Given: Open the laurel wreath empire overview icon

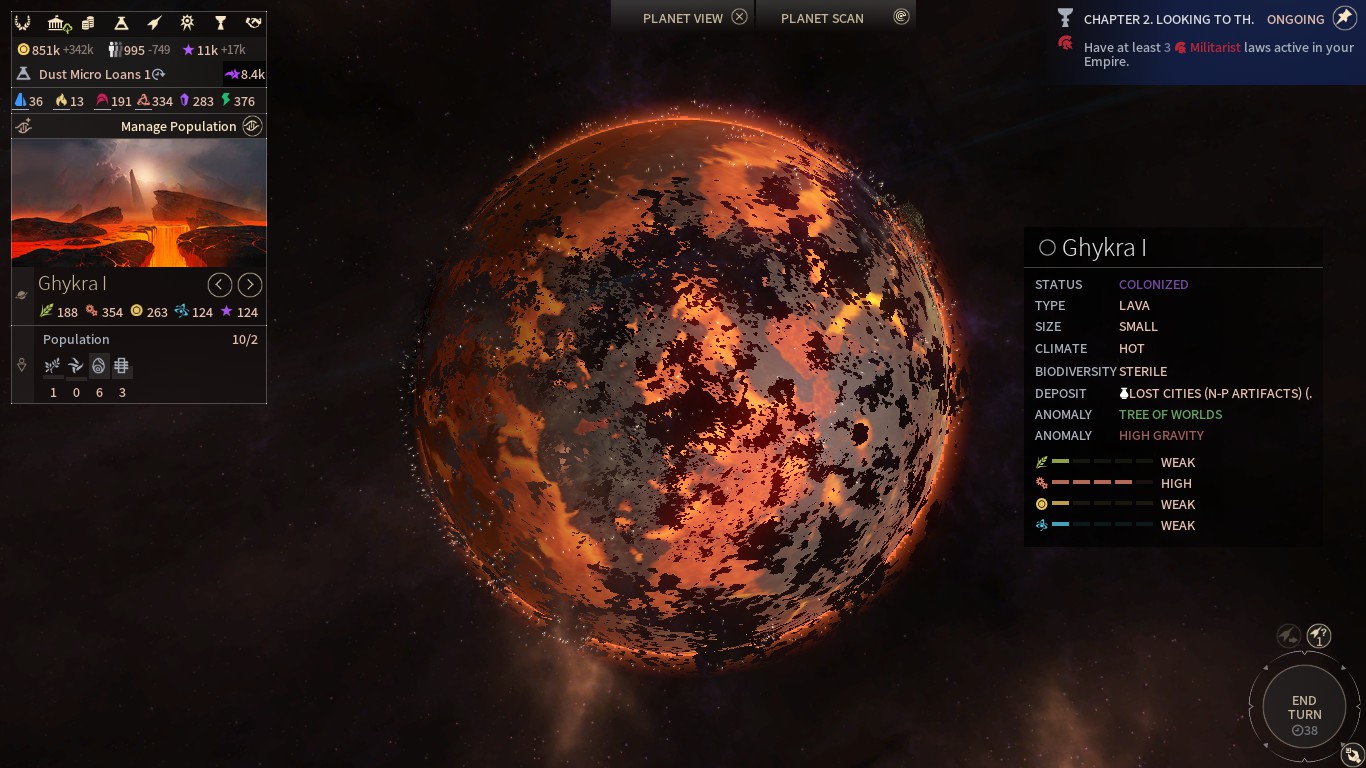Looking at the screenshot, I should [22, 23].
